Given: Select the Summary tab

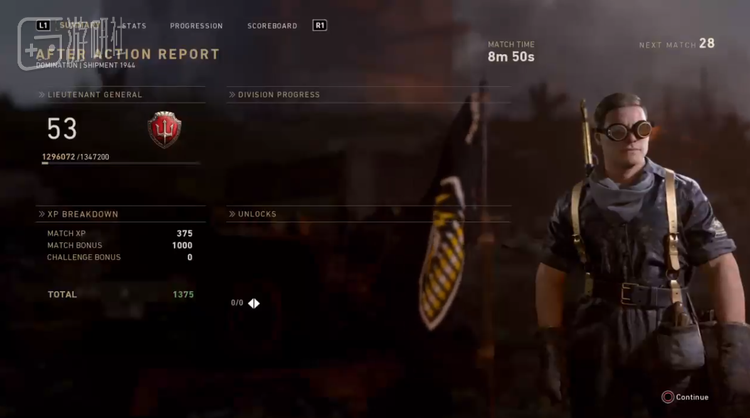Looking at the screenshot, I should point(78,25).
